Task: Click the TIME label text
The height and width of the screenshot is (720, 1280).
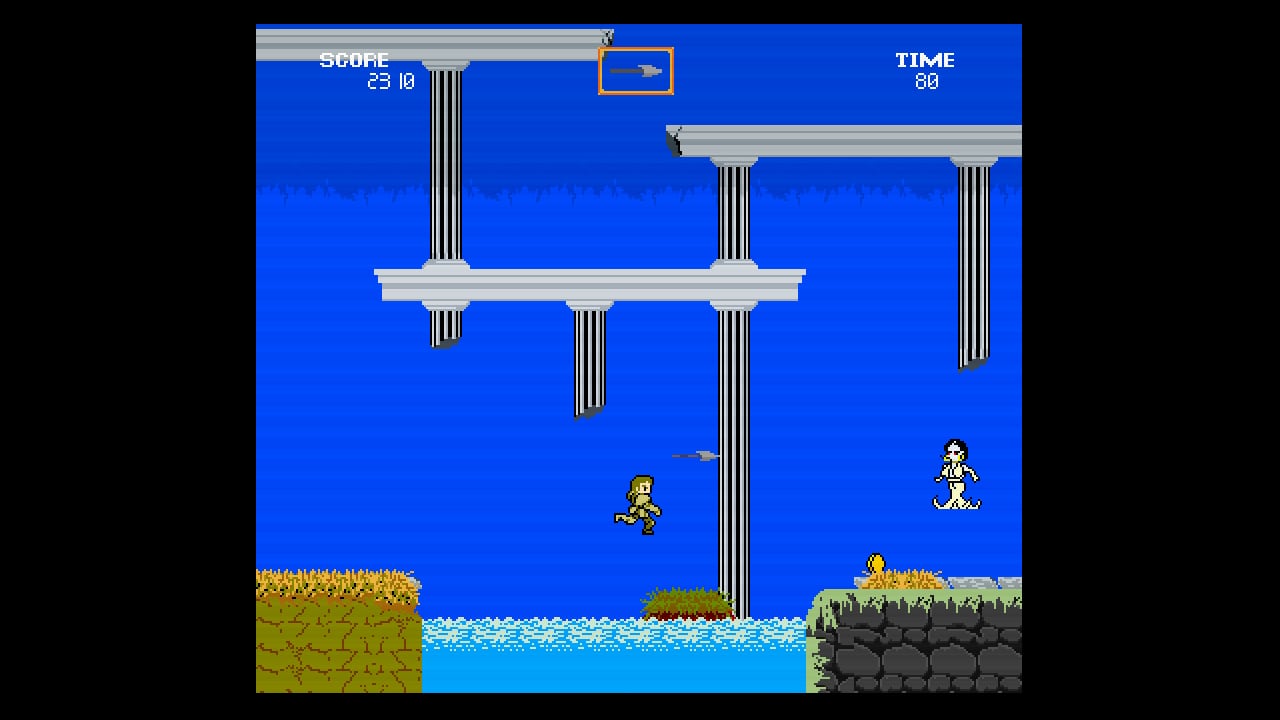Action: tap(925, 59)
